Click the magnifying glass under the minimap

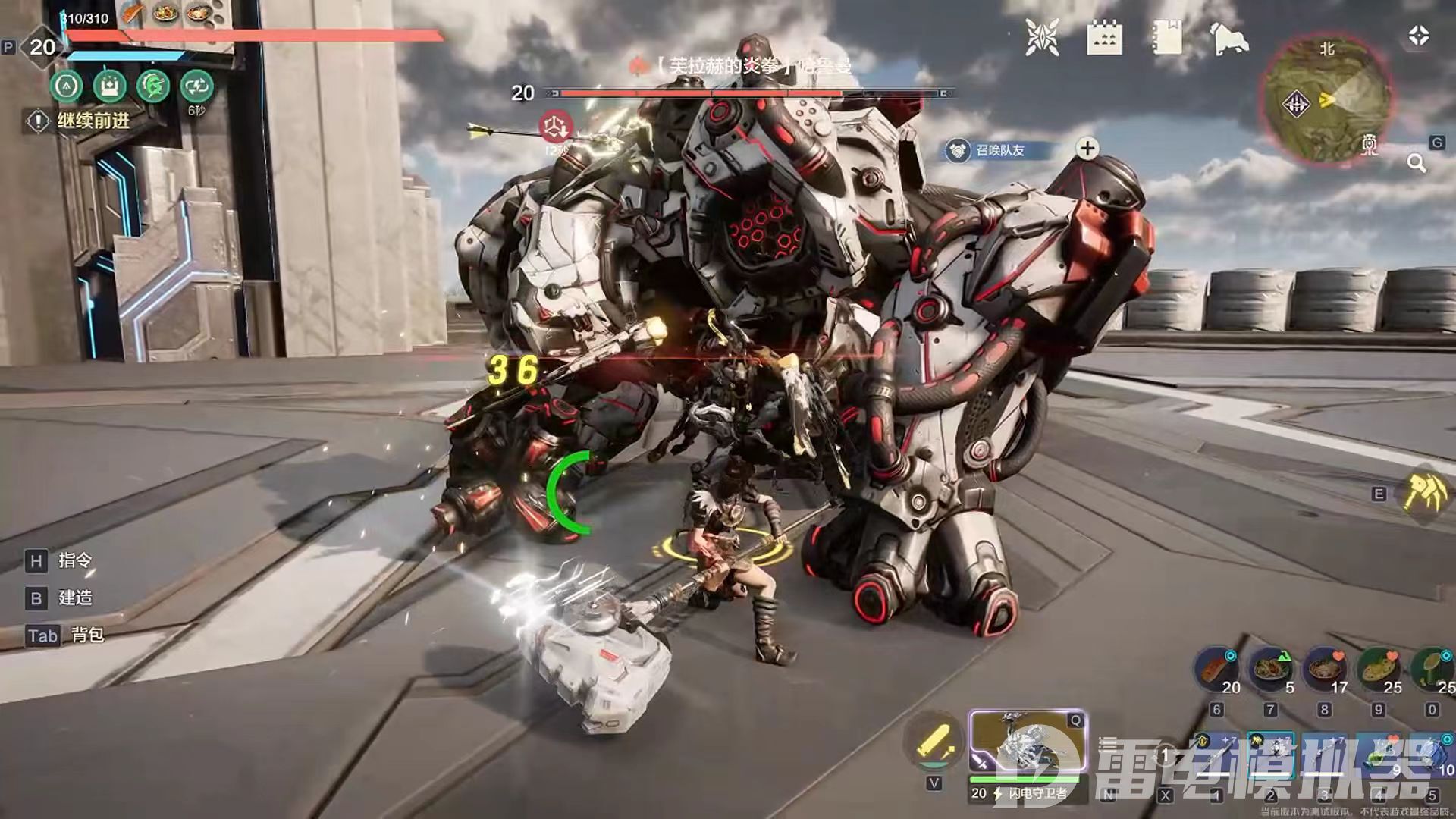point(1416,163)
